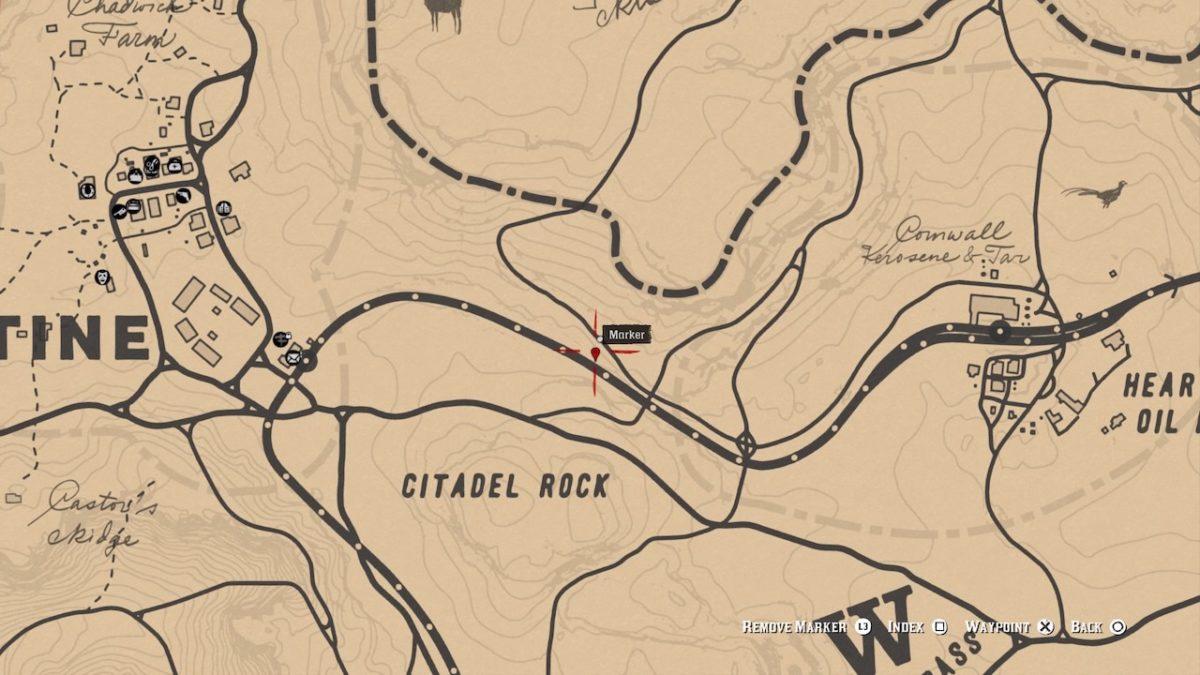Click the black Marker label tag

pyautogui.click(x=627, y=335)
